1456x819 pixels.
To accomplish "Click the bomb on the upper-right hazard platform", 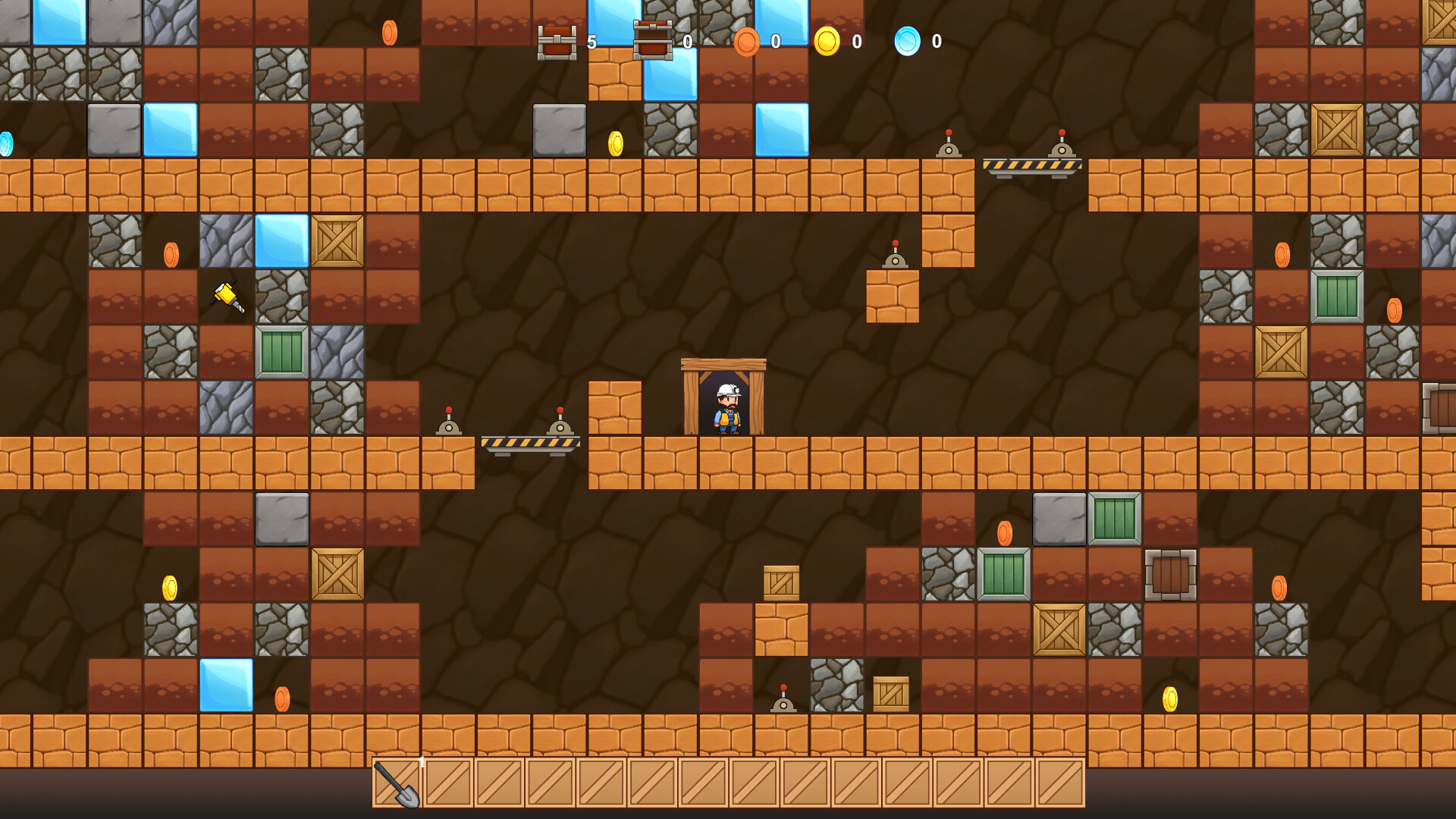I will pos(1062,140).
